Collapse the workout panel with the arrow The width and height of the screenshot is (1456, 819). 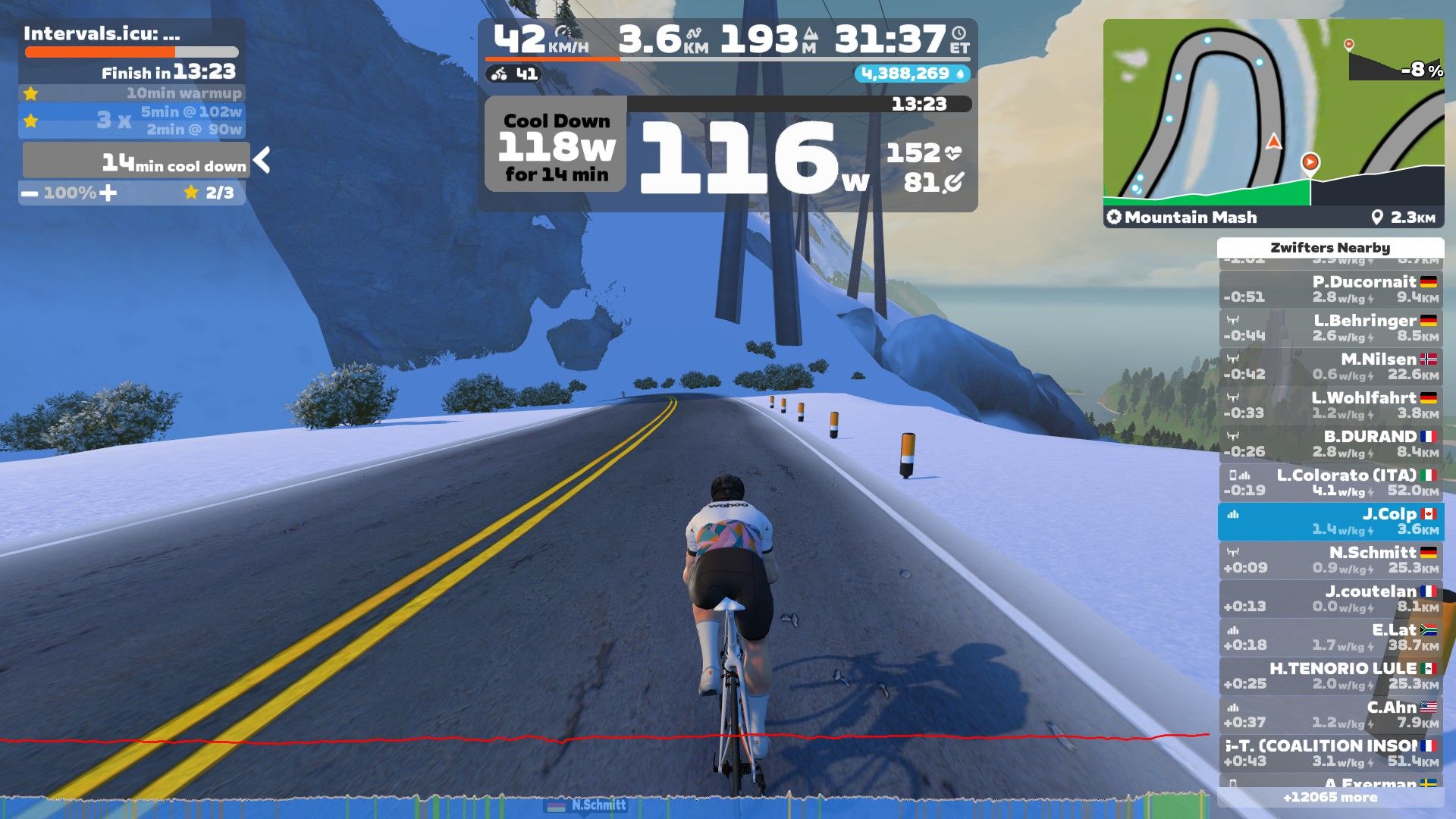click(262, 160)
